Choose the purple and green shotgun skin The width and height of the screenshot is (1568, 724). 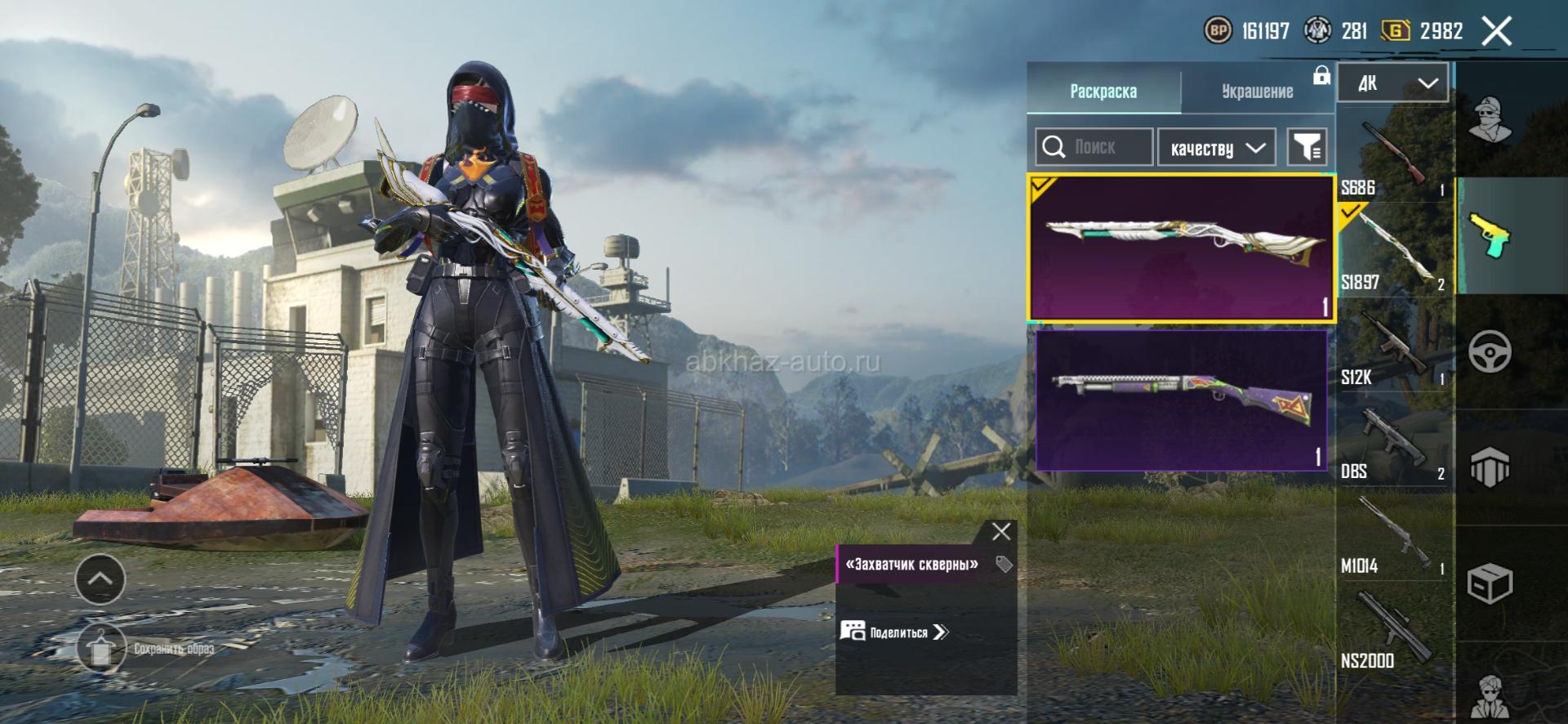click(x=1181, y=400)
